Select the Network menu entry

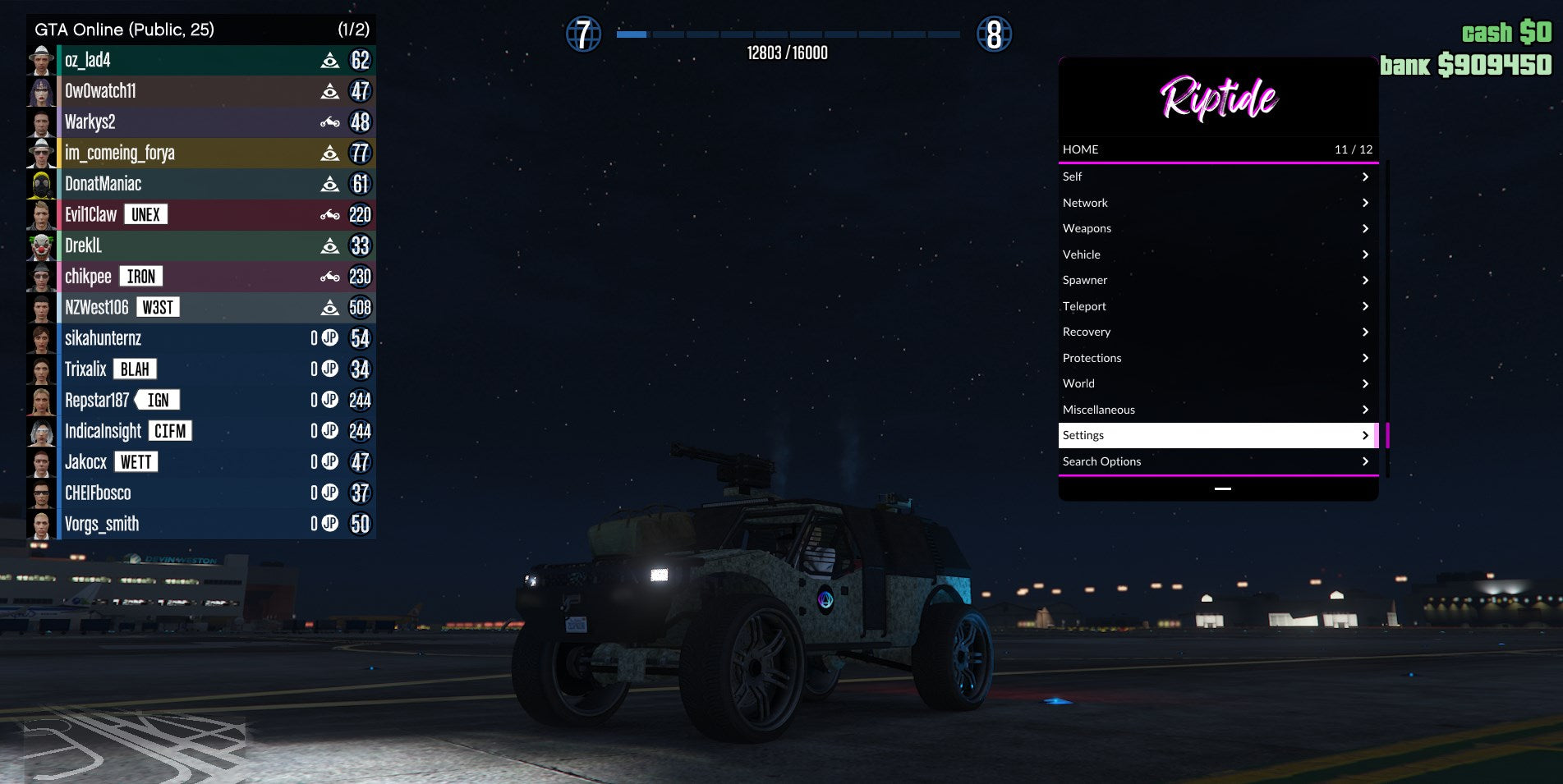pyautogui.click(x=1217, y=203)
